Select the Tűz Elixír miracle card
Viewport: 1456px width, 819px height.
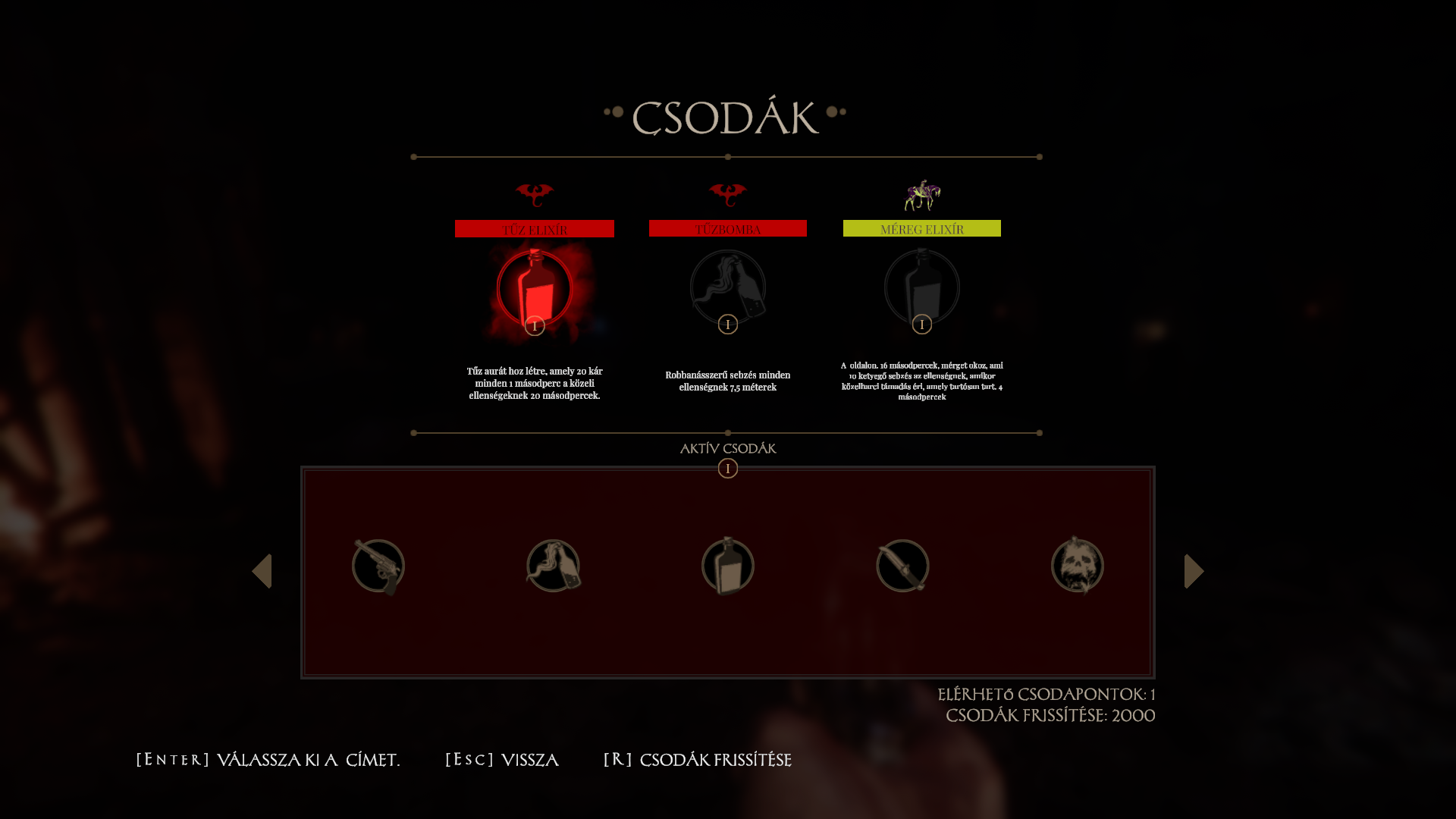(535, 290)
